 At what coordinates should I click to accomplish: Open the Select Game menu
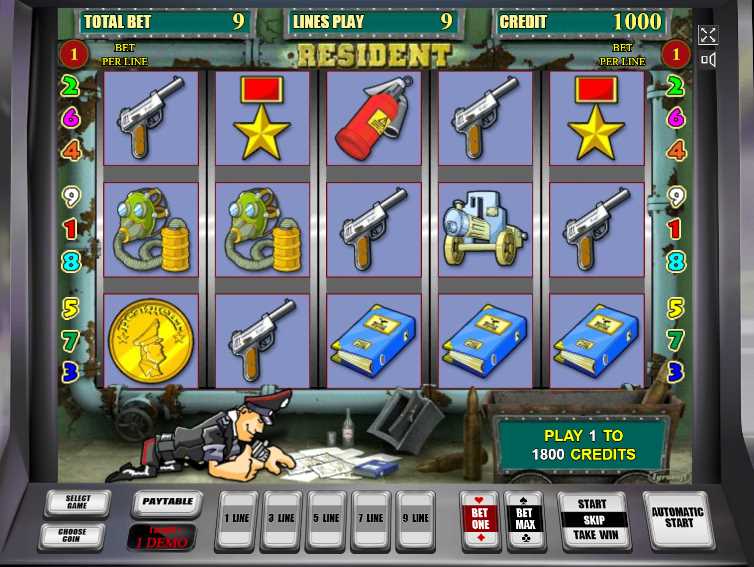pyautogui.click(x=78, y=500)
